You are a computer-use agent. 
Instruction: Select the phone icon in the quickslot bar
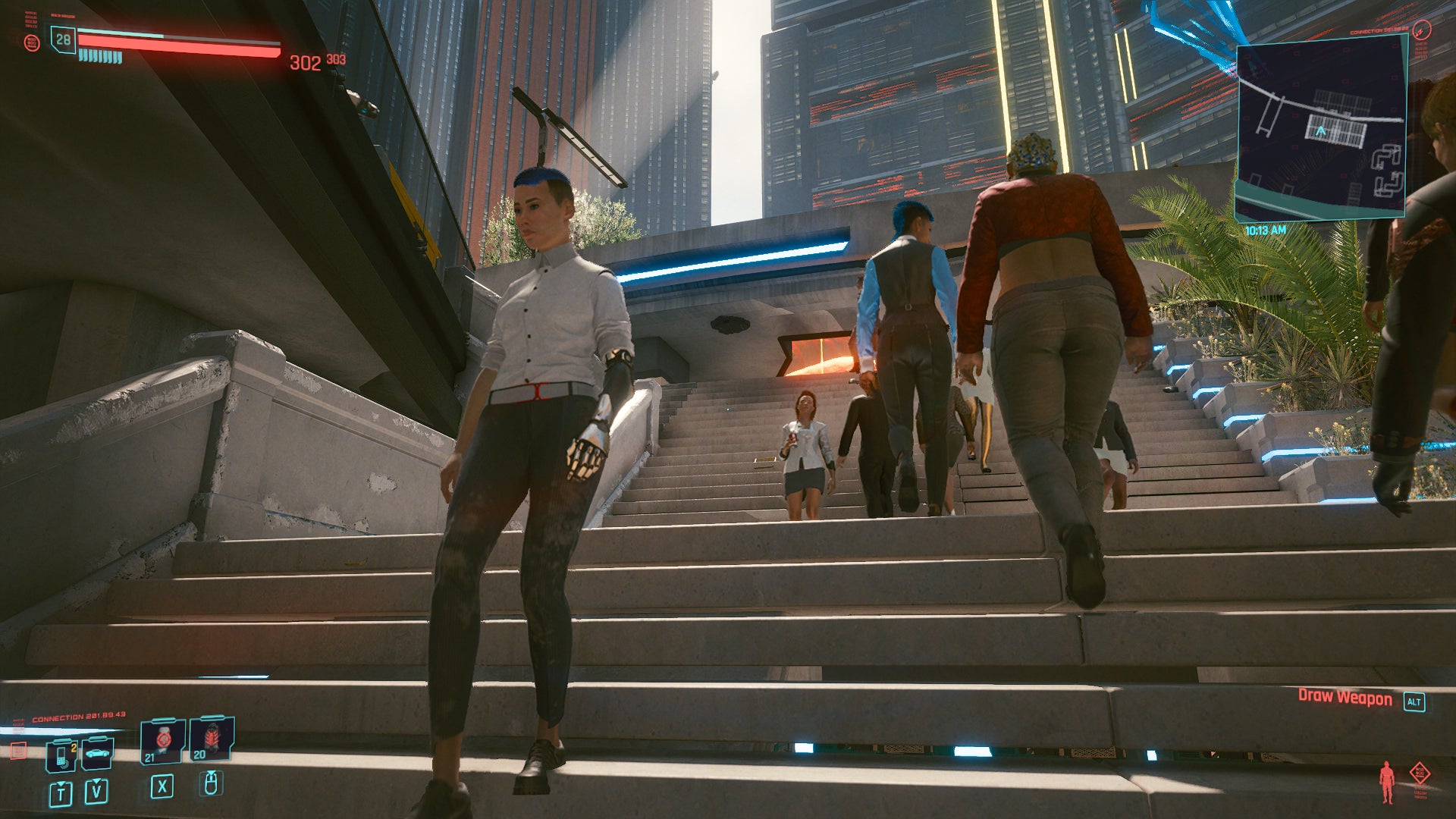(61, 755)
